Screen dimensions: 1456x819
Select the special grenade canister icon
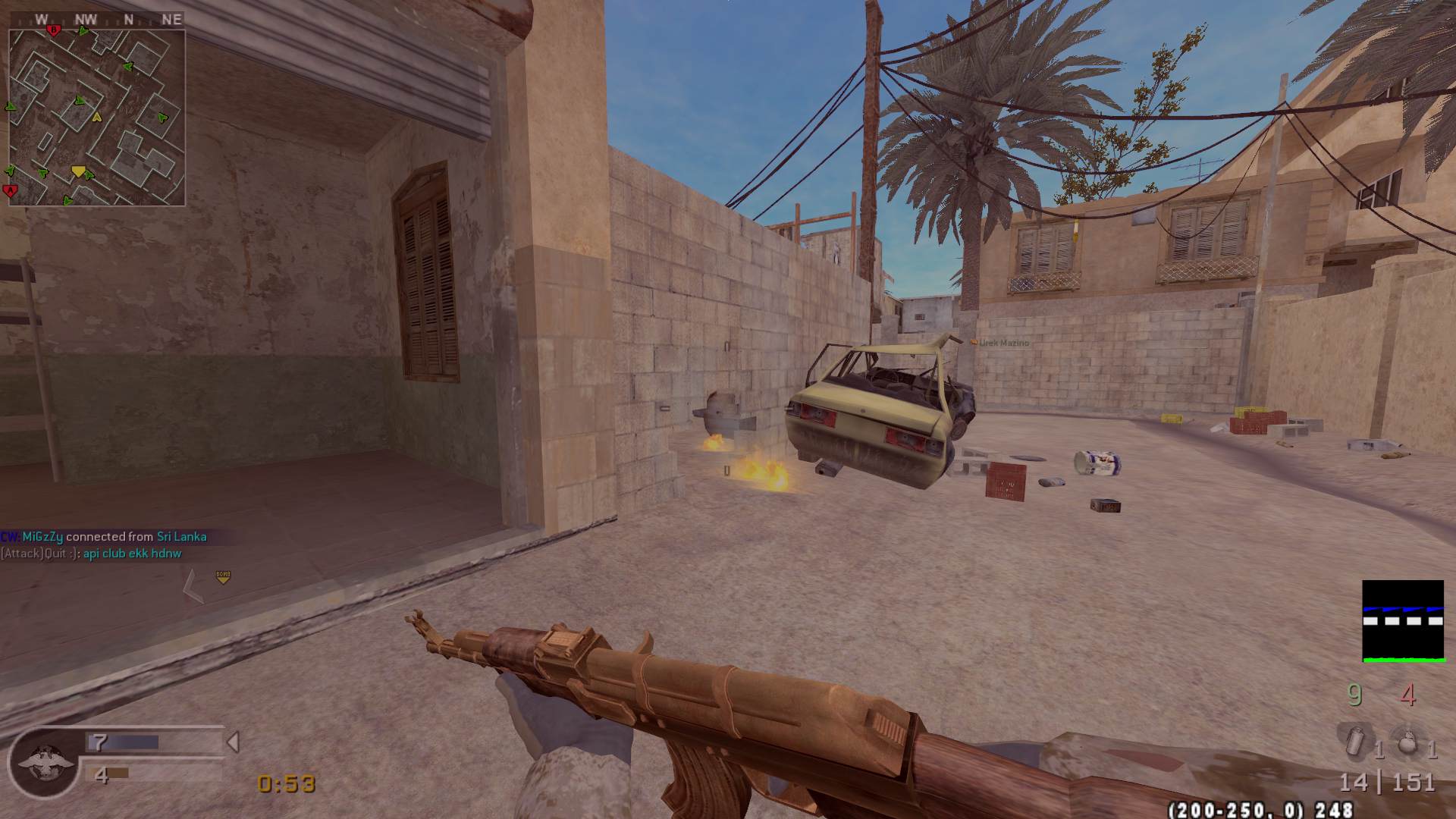click(1355, 741)
